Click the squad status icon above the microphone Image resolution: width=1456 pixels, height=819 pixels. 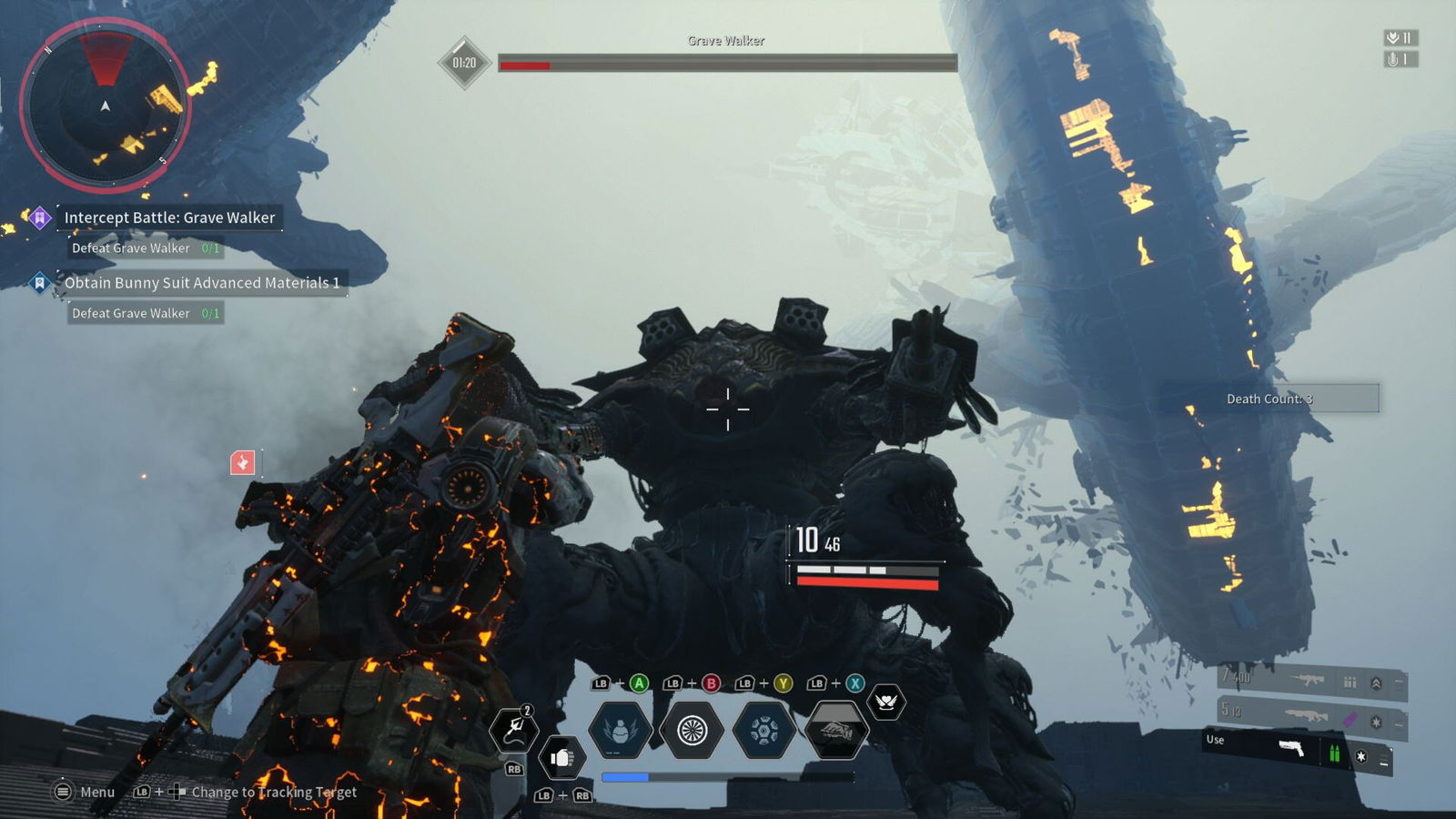pyautogui.click(x=1399, y=37)
